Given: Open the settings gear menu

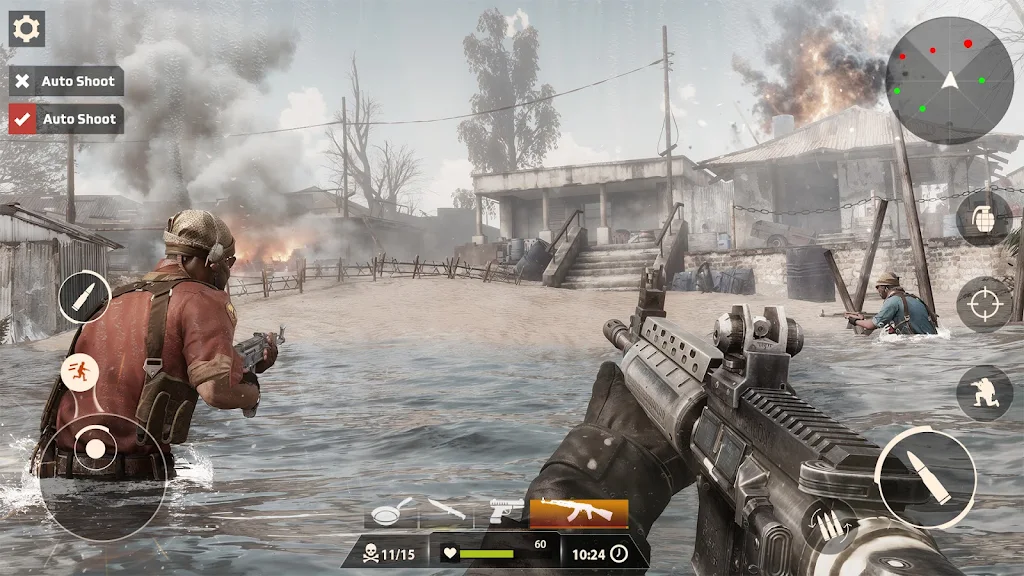Looking at the screenshot, I should point(26,28).
